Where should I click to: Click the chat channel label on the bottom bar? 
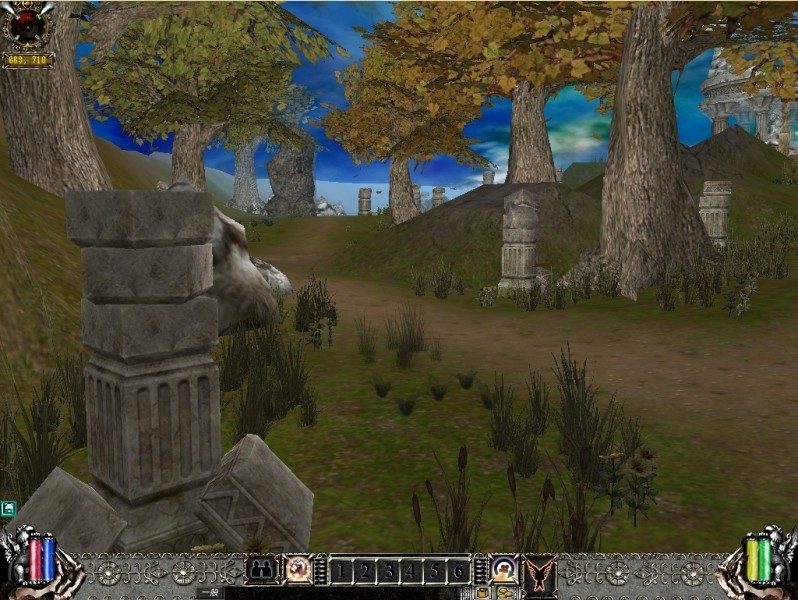[x=209, y=593]
